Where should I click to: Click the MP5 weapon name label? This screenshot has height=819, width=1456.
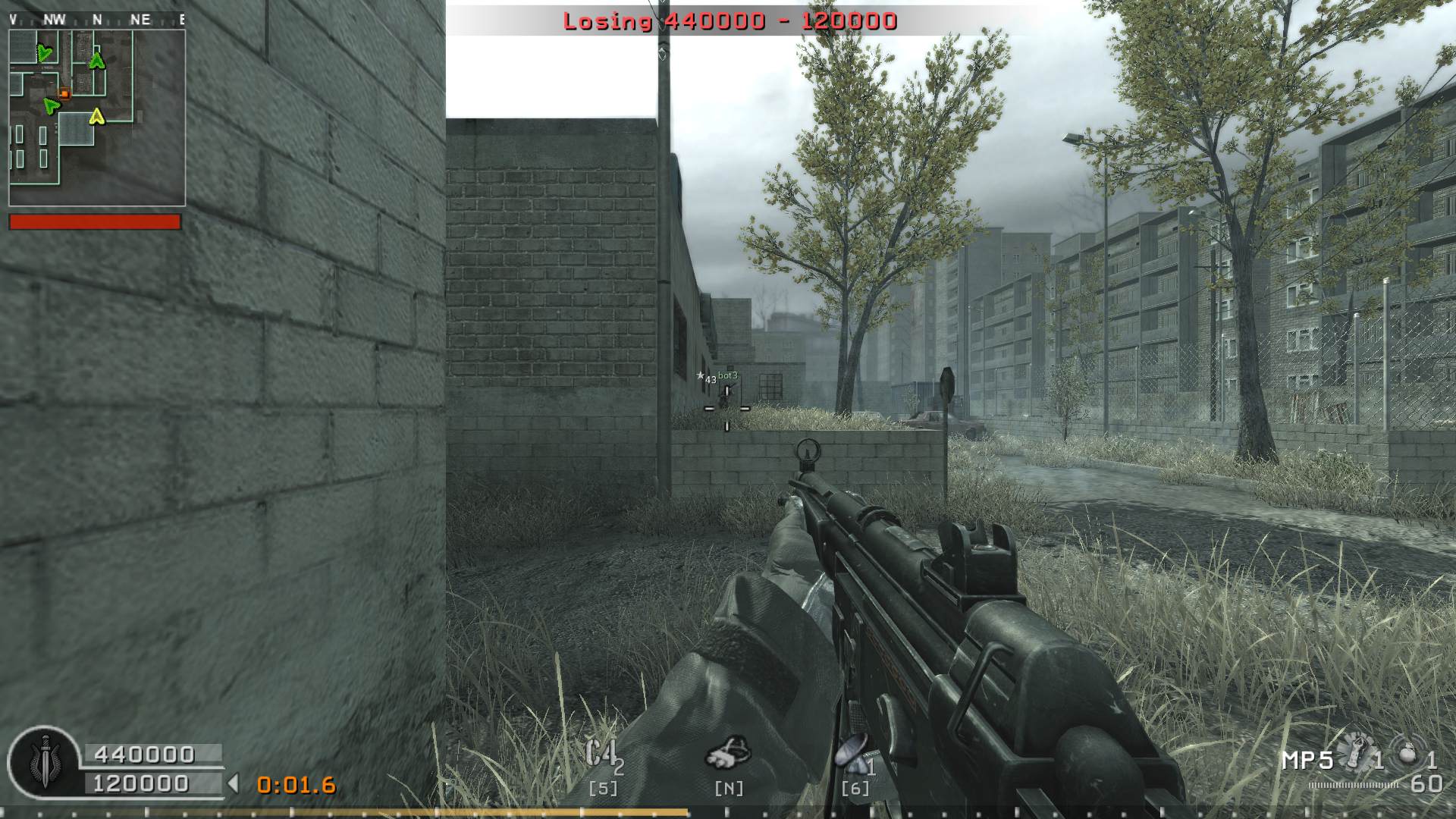click(x=1307, y=760)
